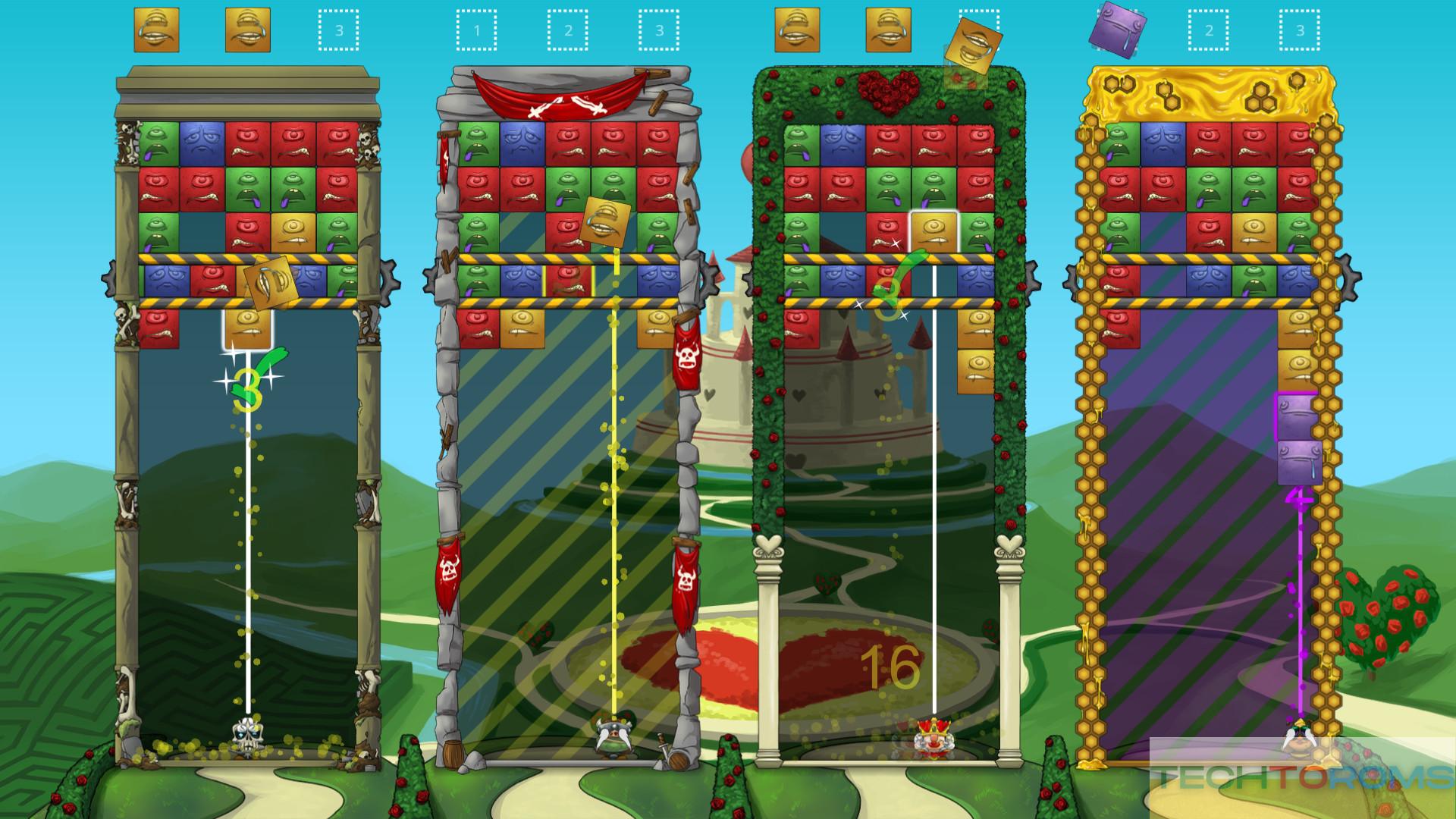The width and height of the screenshot is (1456, 819).
Task: Select the top-row blue tile on the honeycomb board
Action: 1163,144
